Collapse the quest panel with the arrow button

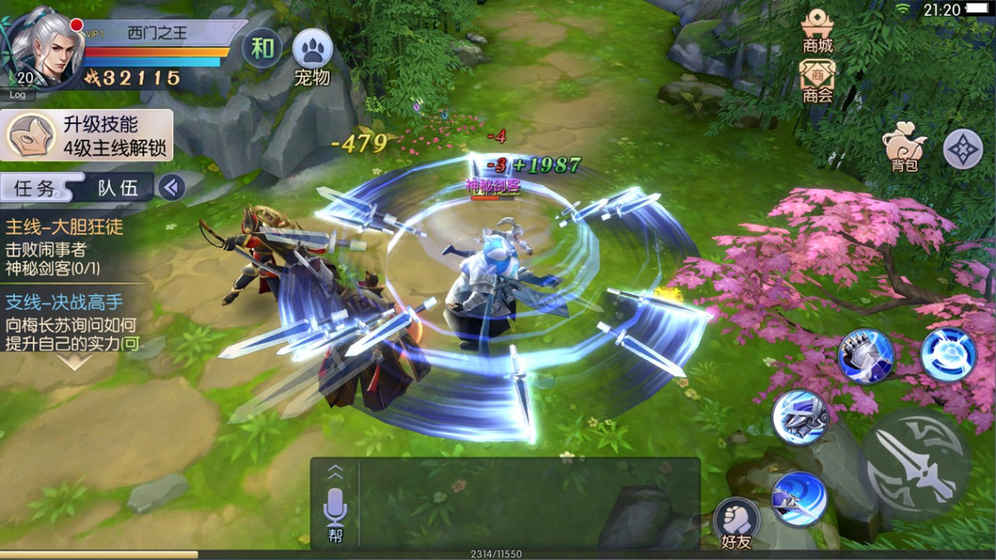point(172,187)
